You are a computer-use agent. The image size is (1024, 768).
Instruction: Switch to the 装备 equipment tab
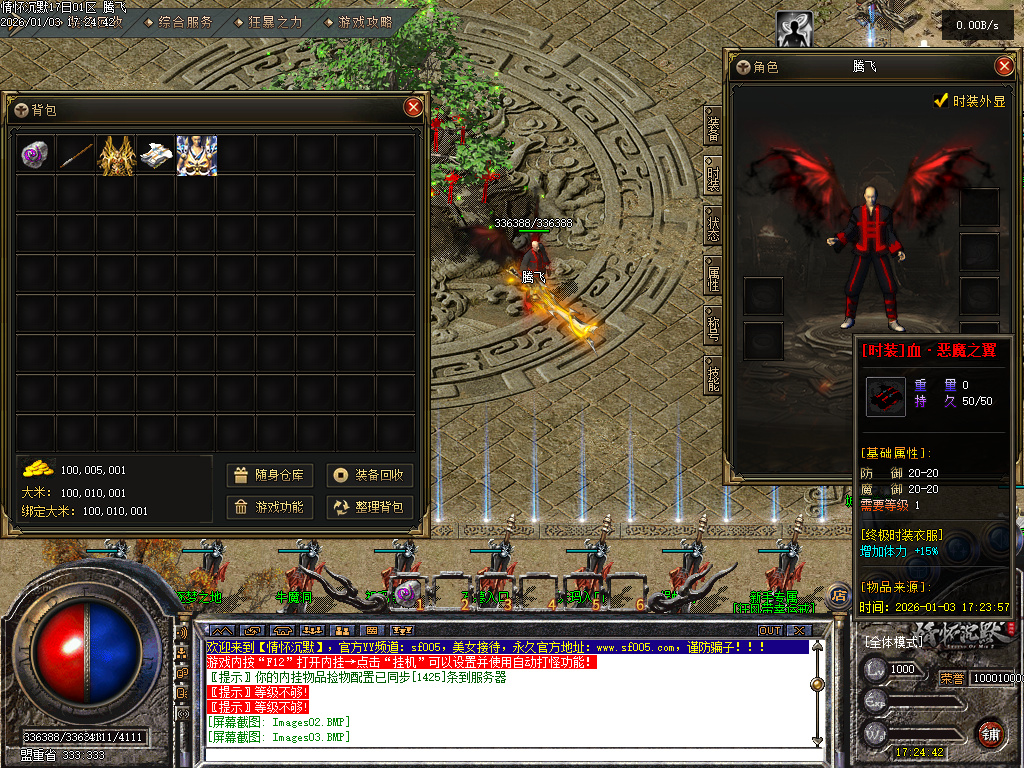pyautogui.click(x=713, y=126)
